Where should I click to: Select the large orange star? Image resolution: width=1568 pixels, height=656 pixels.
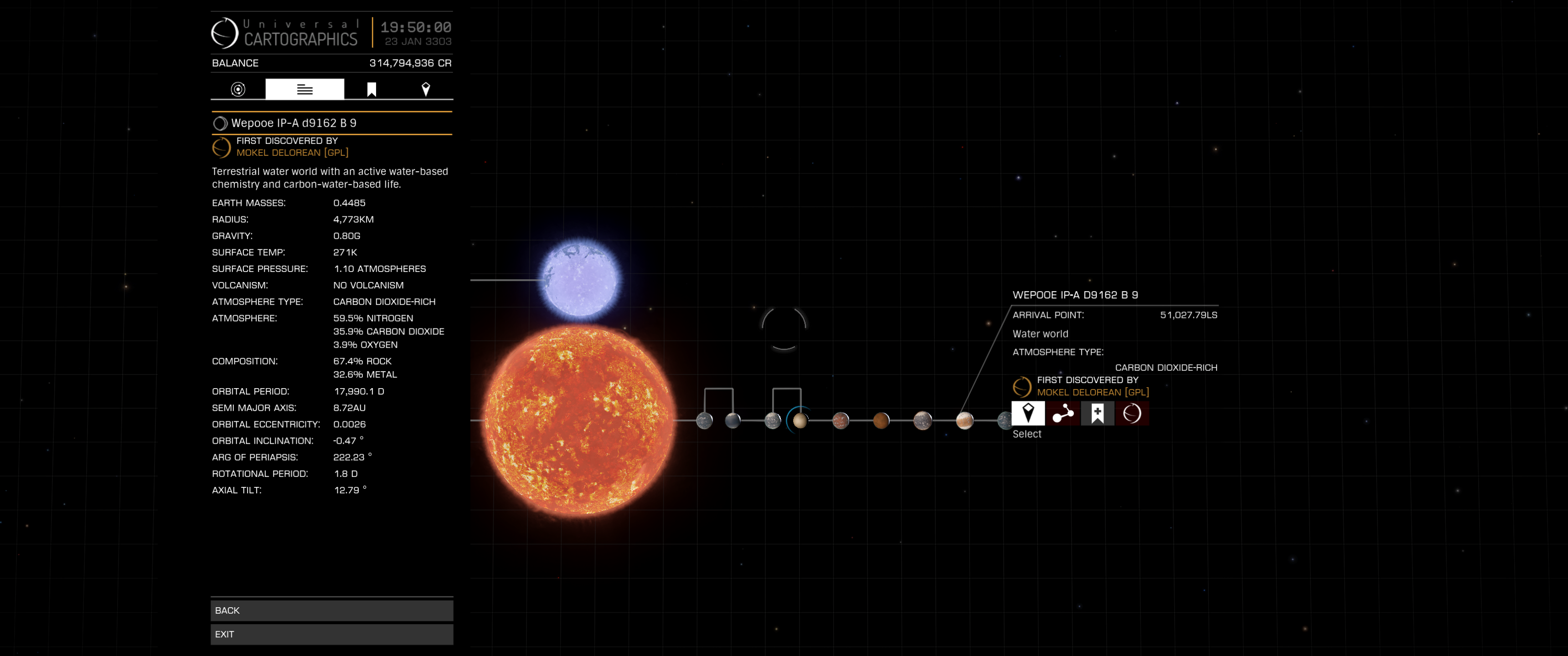pyautogui.click(x=579, y=420)
